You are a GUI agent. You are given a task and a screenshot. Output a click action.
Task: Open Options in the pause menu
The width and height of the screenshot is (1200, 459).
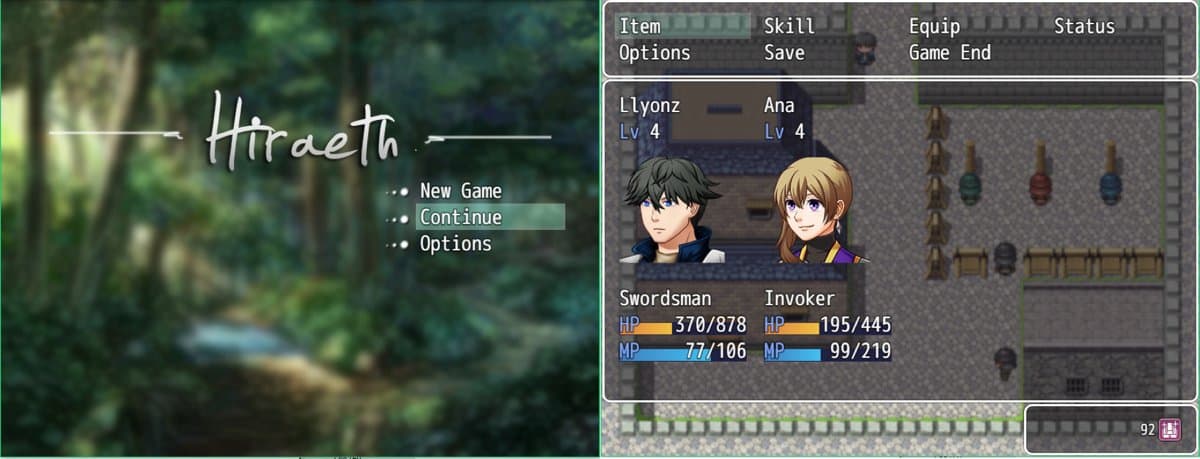(x=654, y=53)
